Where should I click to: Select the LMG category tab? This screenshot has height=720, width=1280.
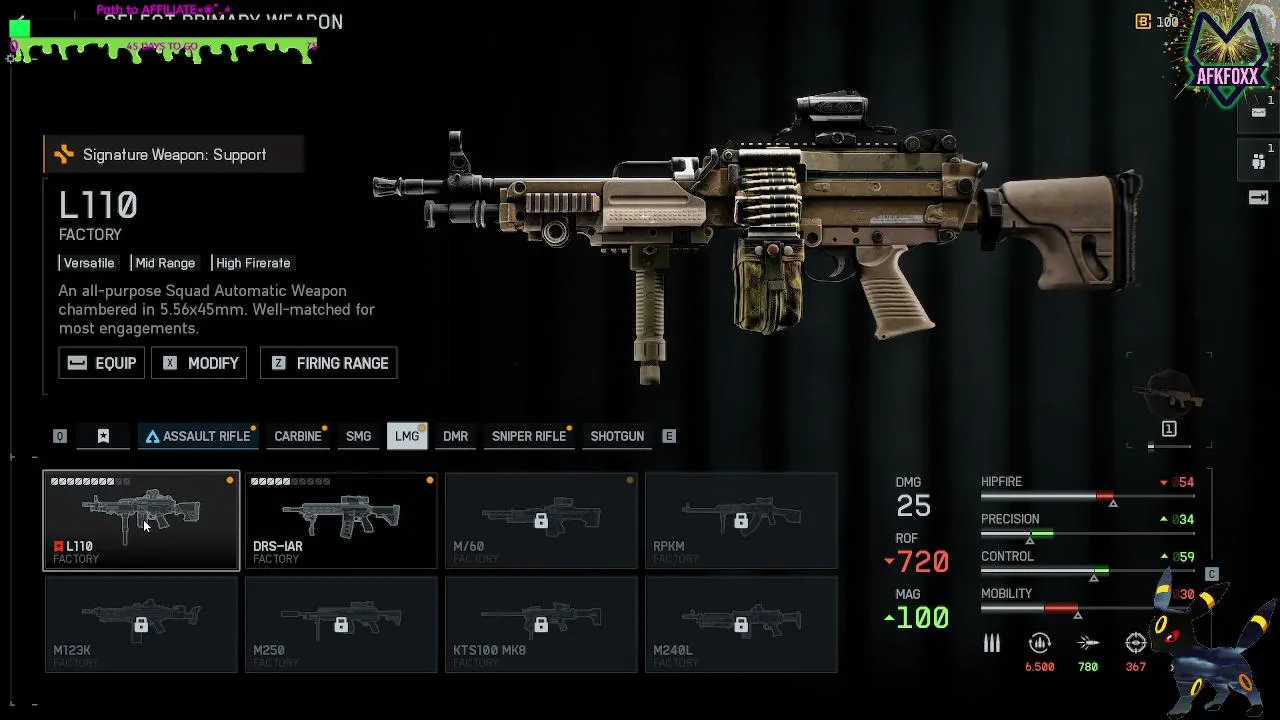click(x=407, y=436)
